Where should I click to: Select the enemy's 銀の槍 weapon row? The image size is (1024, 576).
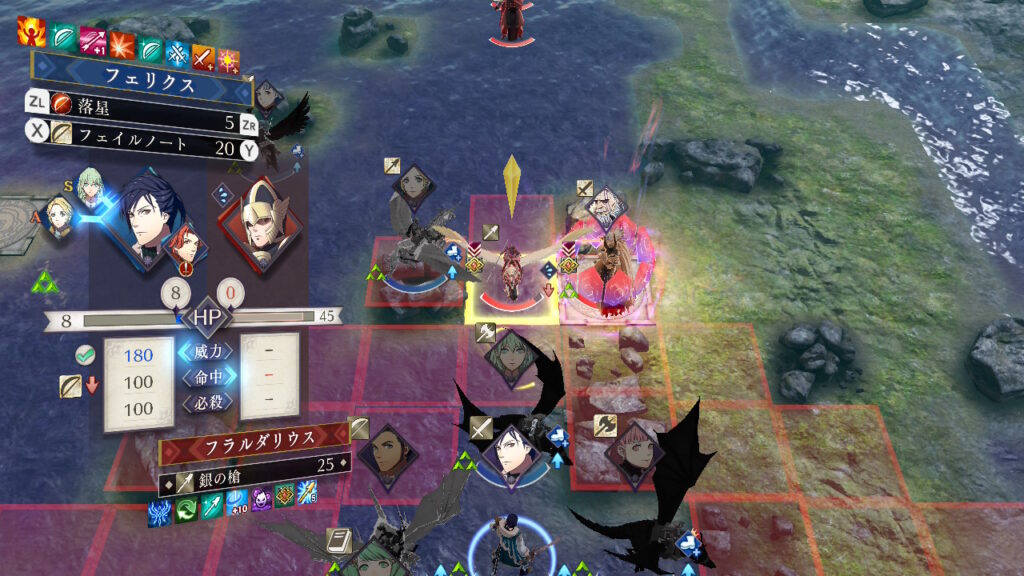coord(253,463)
